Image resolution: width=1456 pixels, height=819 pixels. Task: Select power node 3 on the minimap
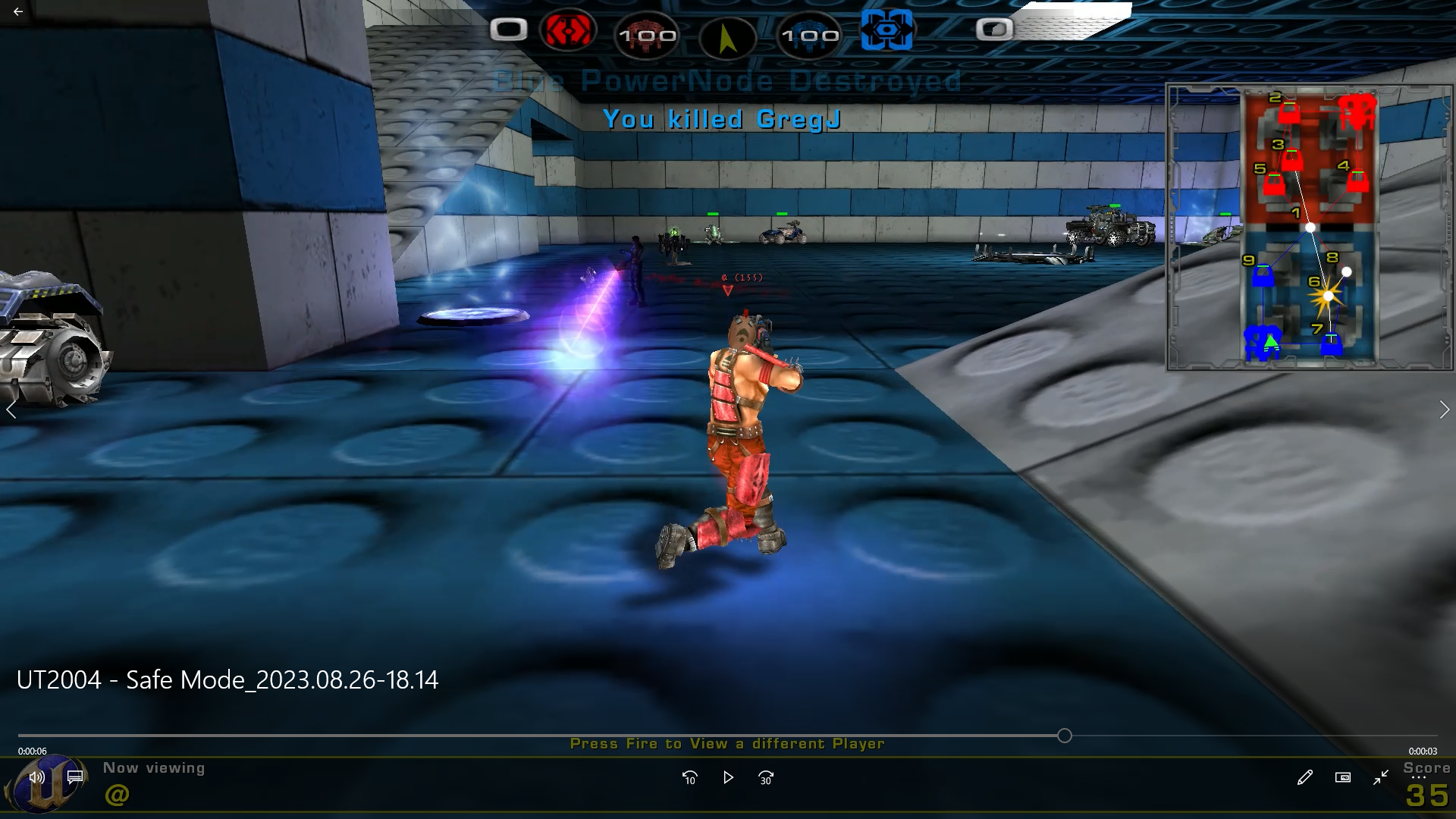1292,161
